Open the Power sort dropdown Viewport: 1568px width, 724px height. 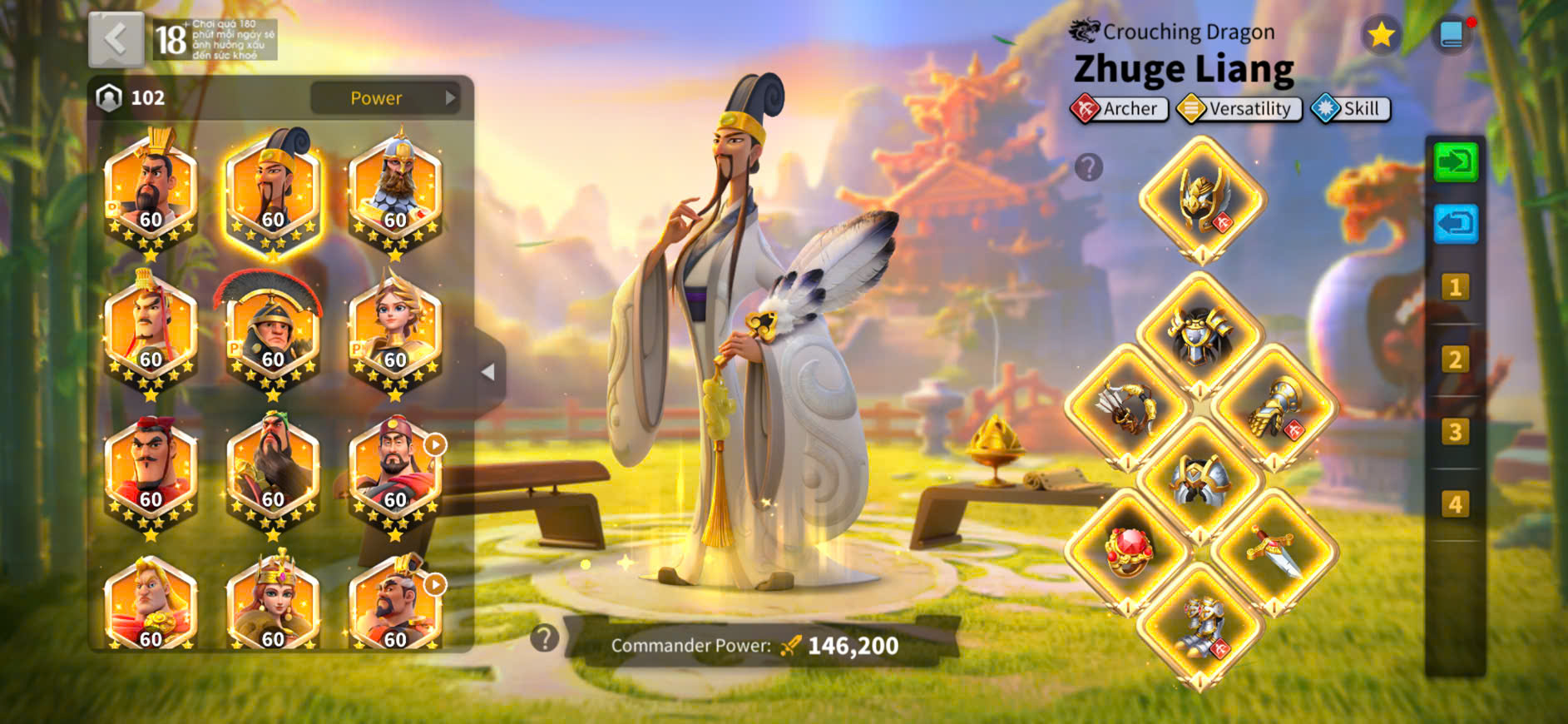pos(385,98)
